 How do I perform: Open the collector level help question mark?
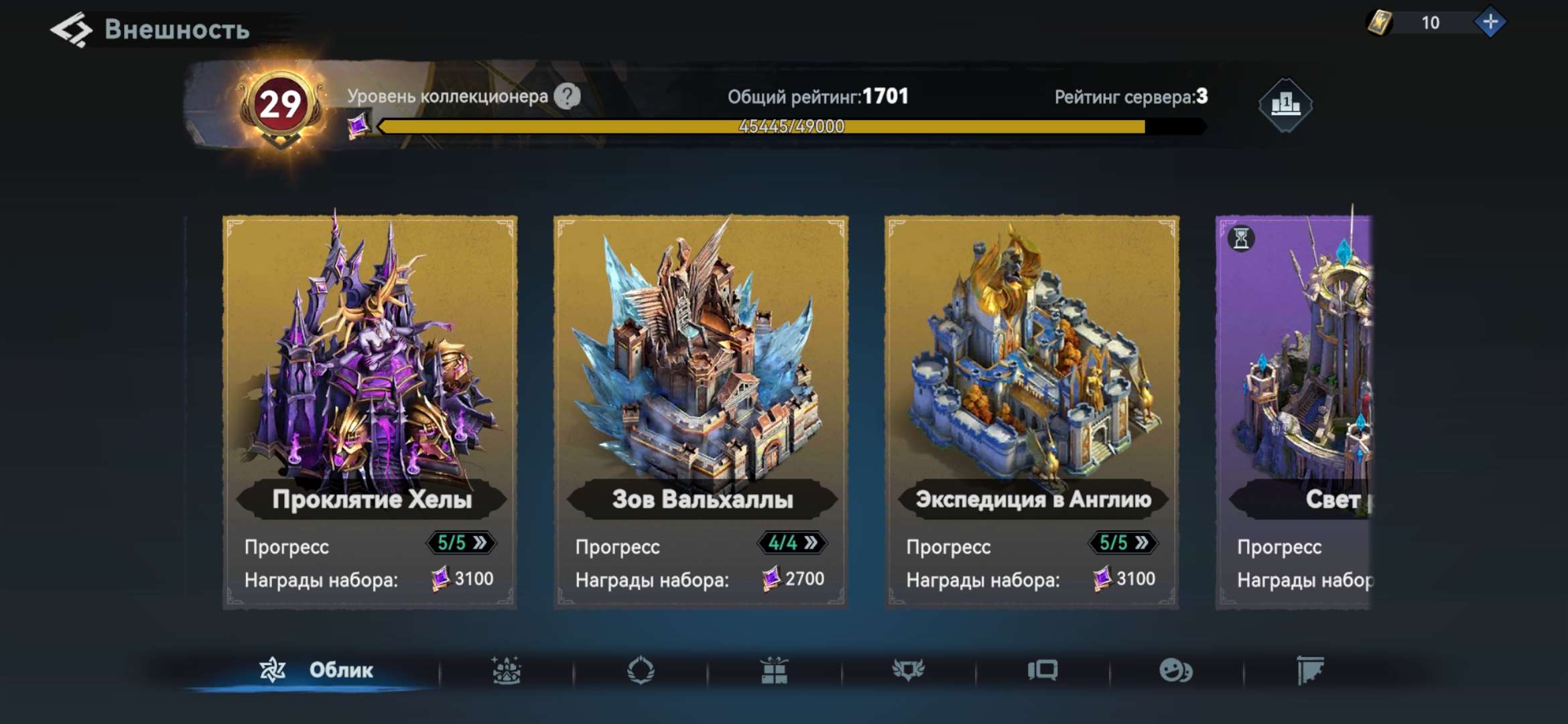(x=567, y=97)
